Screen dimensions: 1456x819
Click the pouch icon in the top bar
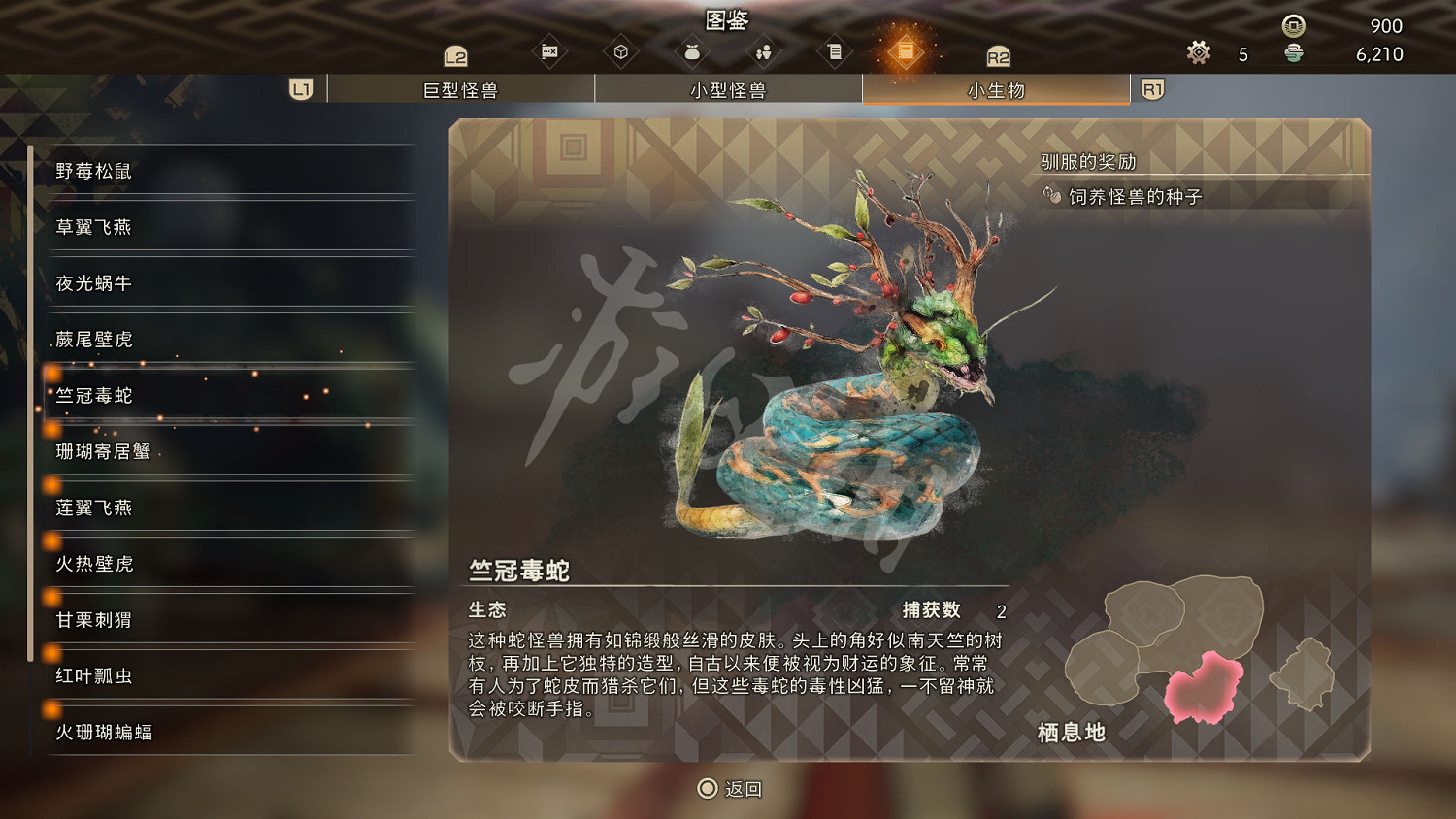click(x=692, y=50)
